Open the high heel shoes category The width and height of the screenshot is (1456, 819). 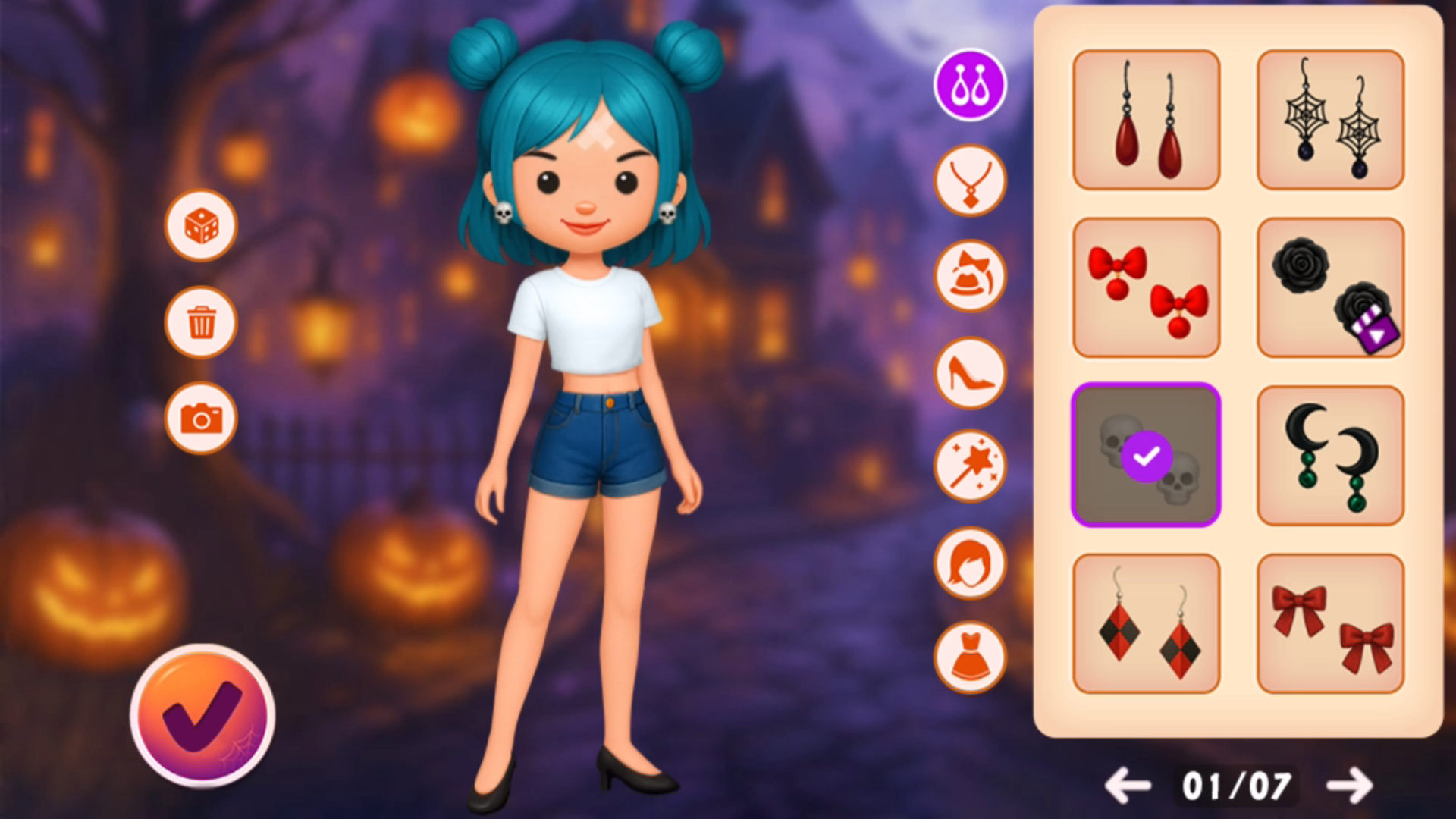tap(970, 373)
